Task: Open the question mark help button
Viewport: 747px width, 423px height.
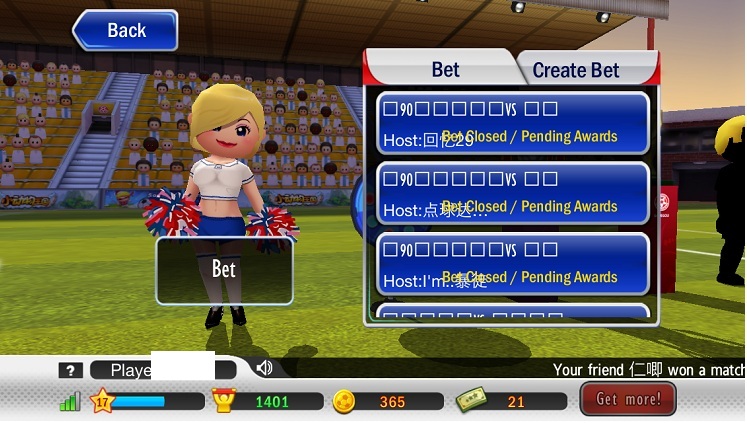Action: tap(70, 370)
